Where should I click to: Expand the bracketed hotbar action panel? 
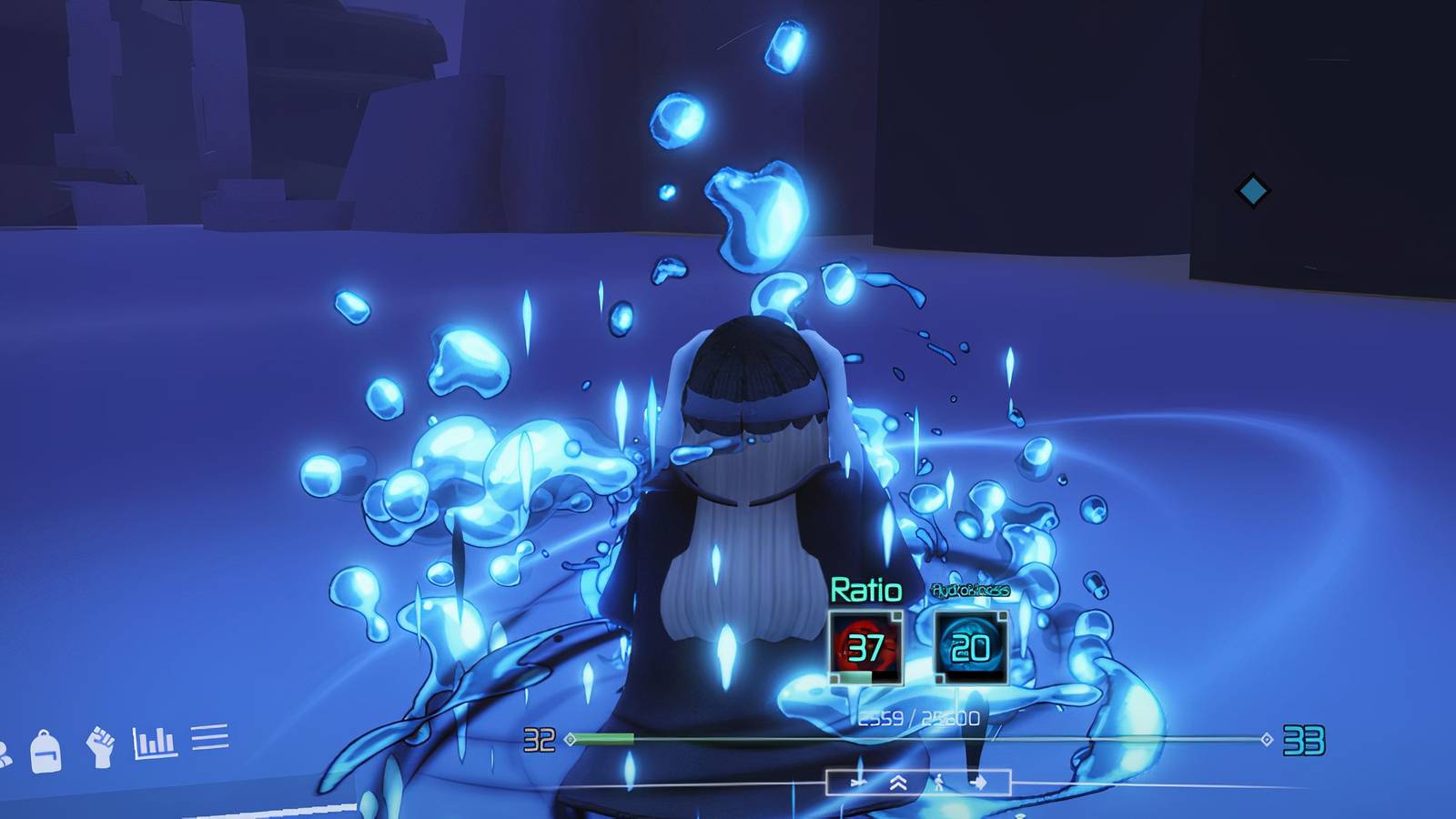tap(919, 783)
